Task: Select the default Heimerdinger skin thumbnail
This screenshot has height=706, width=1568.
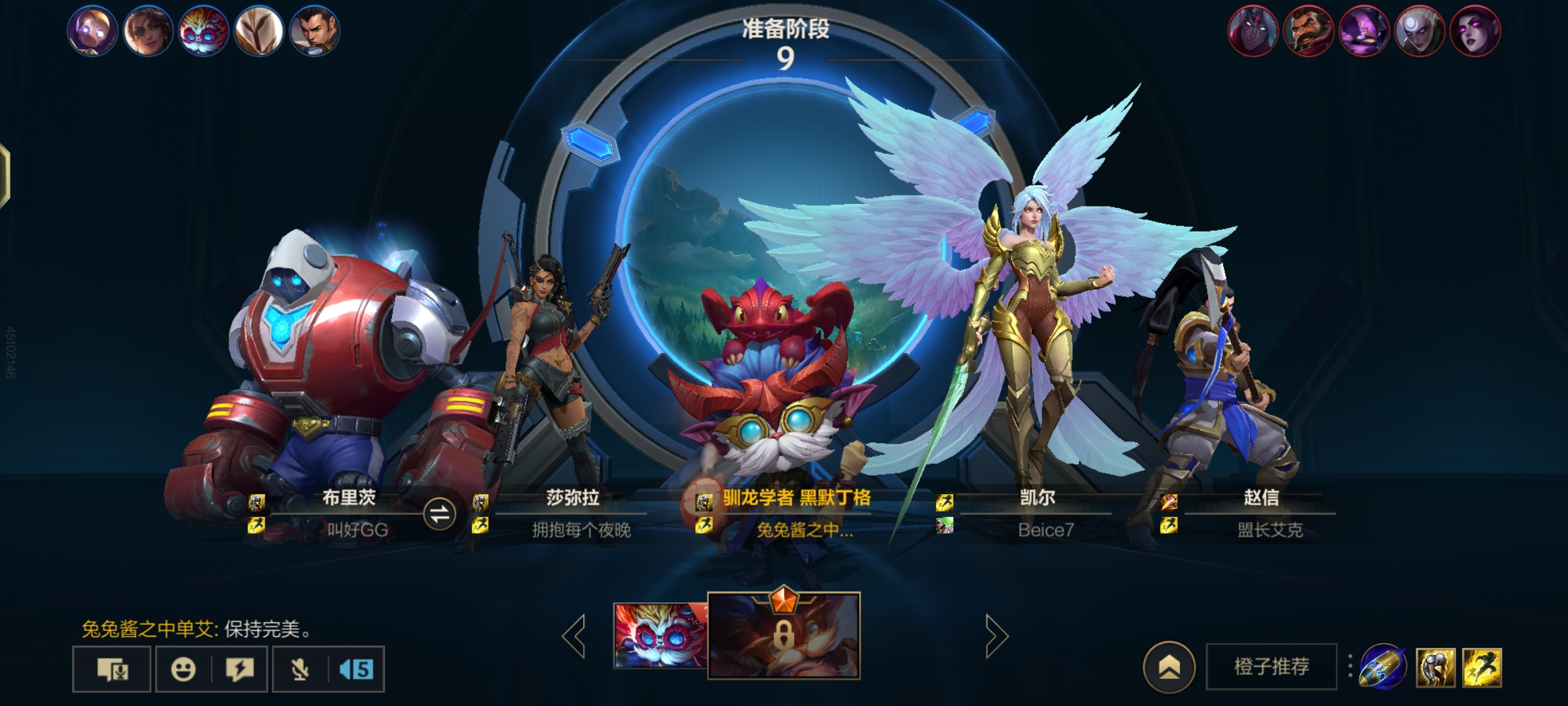Action: click(x=660, y=635)
